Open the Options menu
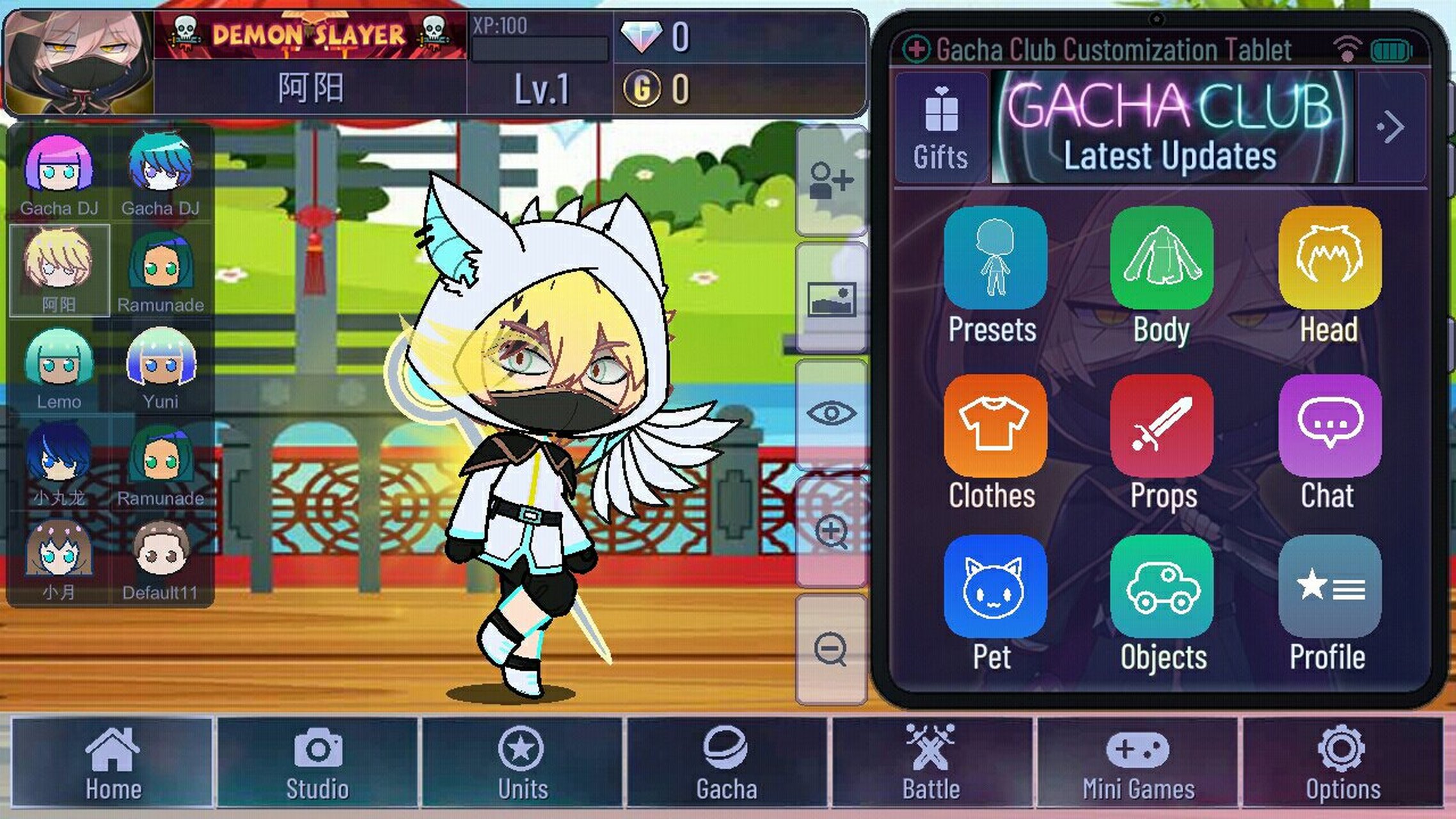The width and height of the screenshot is (1456, 819). [x=1342, y=762]
